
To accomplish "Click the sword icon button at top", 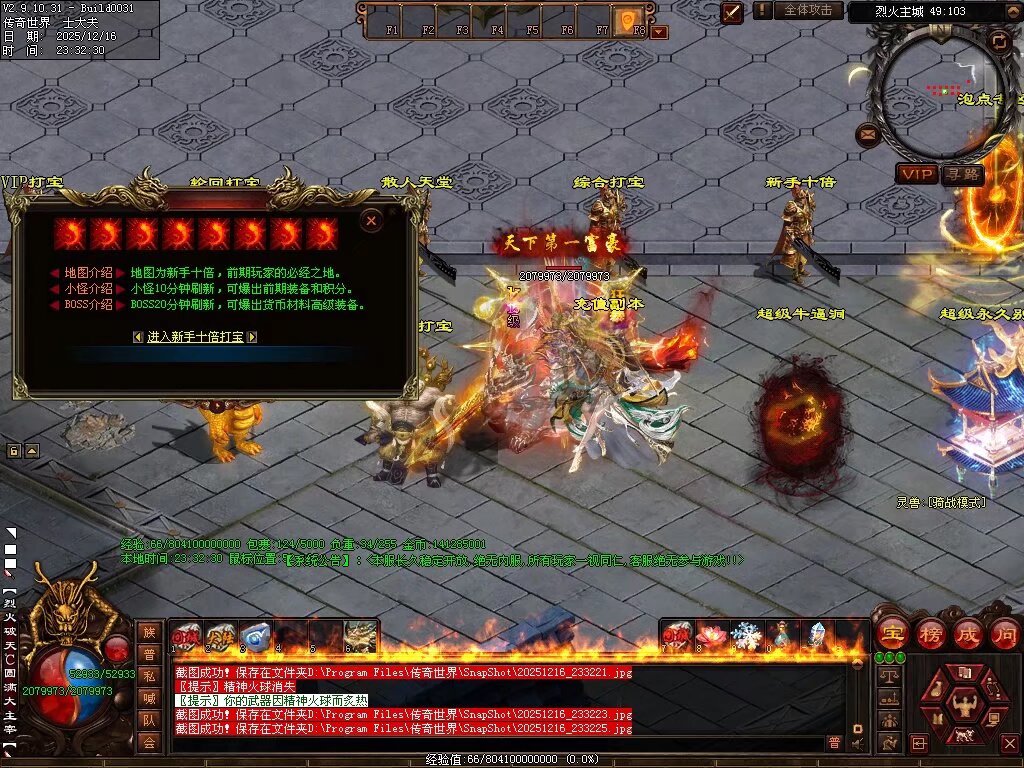I will (732, 12).
